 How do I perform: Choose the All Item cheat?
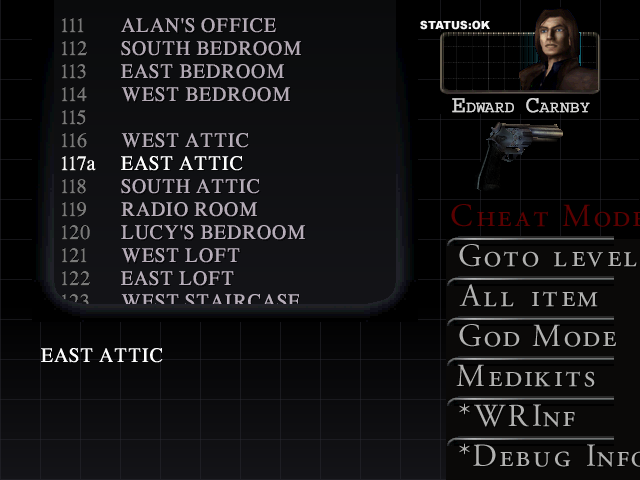tap(530, 297)
